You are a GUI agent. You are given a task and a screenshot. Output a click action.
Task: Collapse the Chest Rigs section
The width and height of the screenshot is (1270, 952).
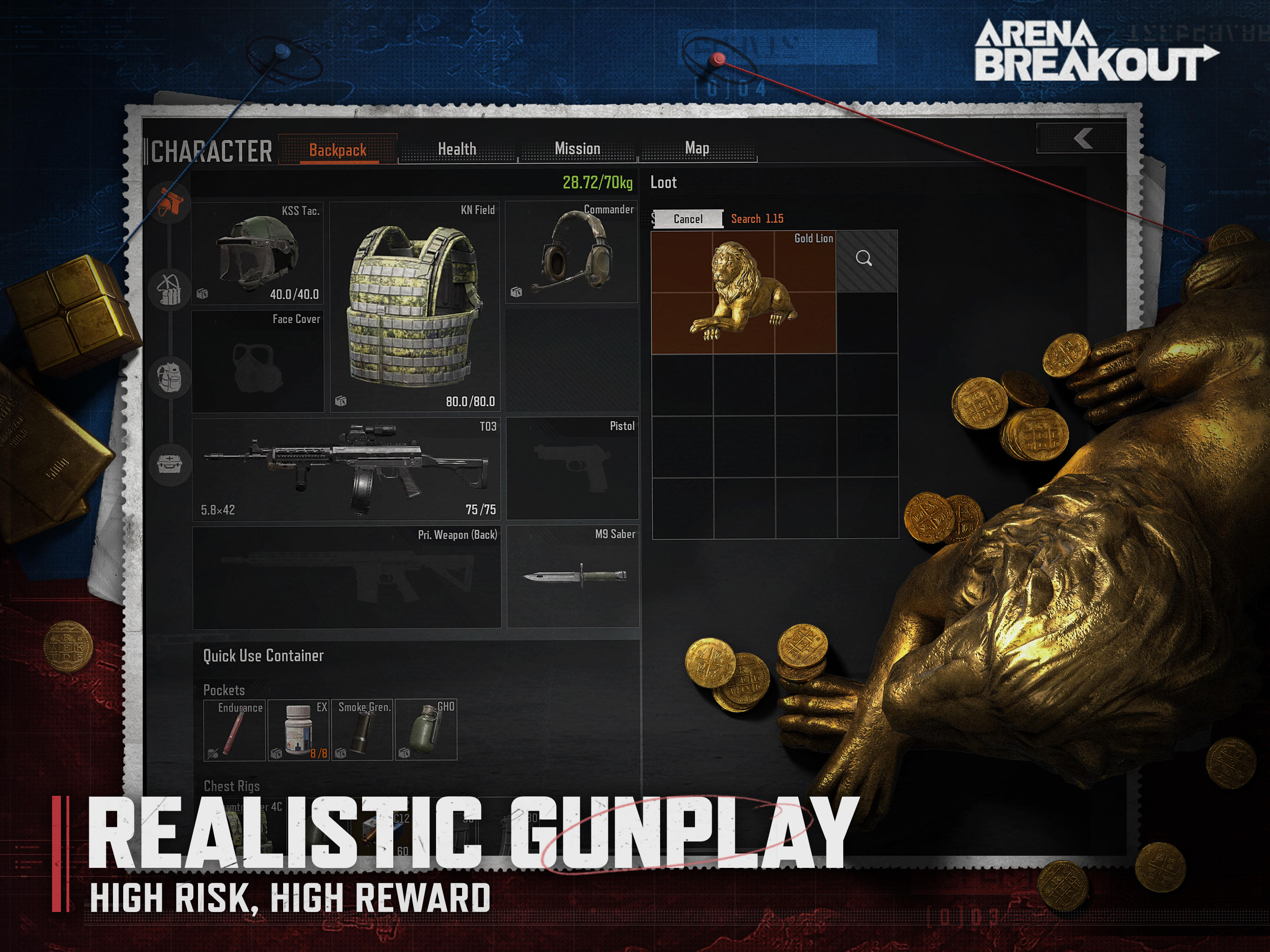coord(232,786)
